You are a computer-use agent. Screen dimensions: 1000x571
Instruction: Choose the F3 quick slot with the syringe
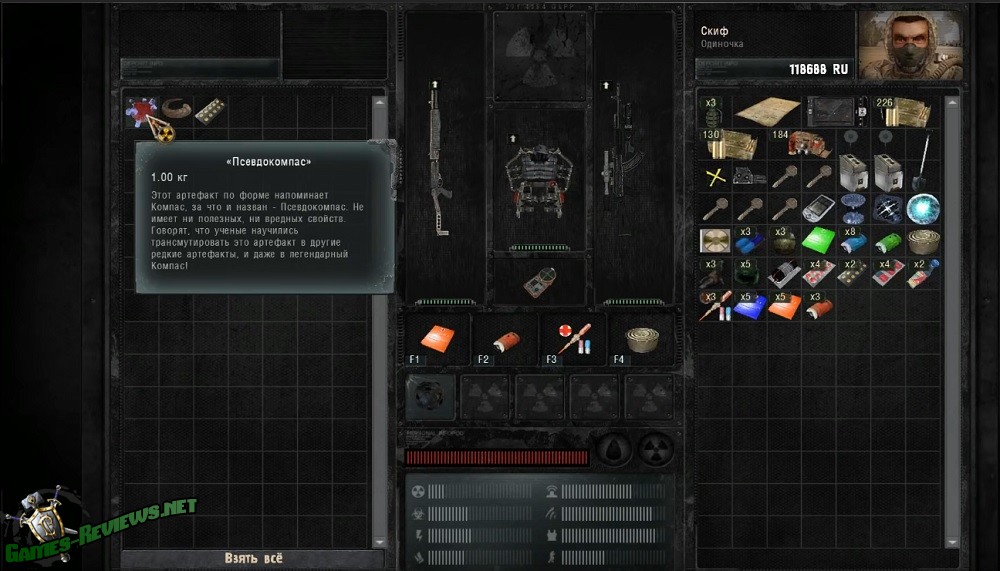tap(574, 339)
